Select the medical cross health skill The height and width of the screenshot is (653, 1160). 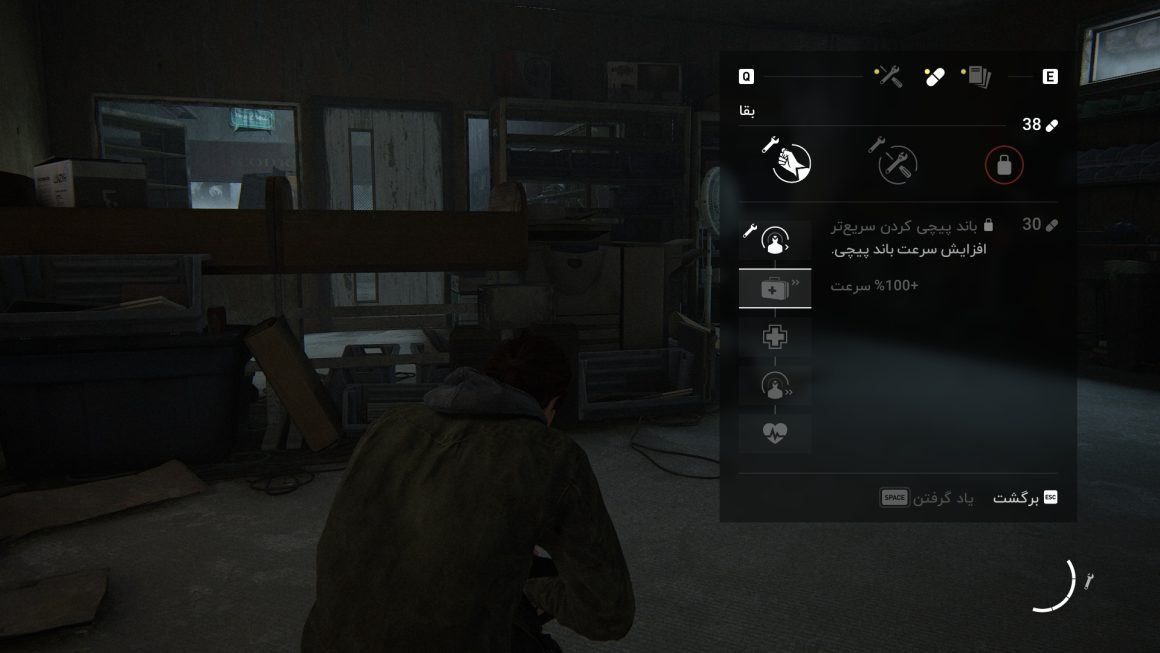coord(775,337)
